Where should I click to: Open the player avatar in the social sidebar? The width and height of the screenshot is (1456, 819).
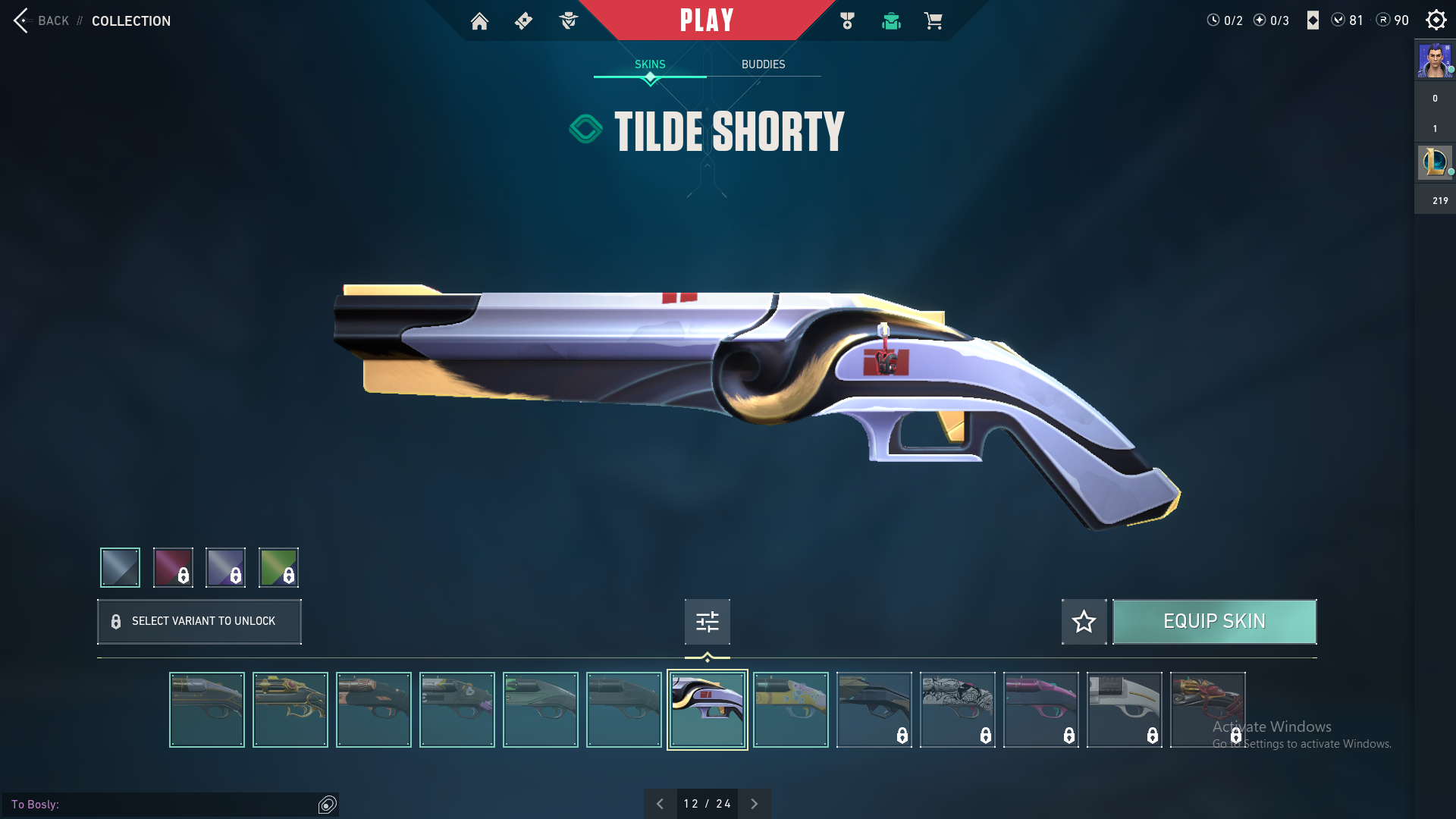point(1435,61)
